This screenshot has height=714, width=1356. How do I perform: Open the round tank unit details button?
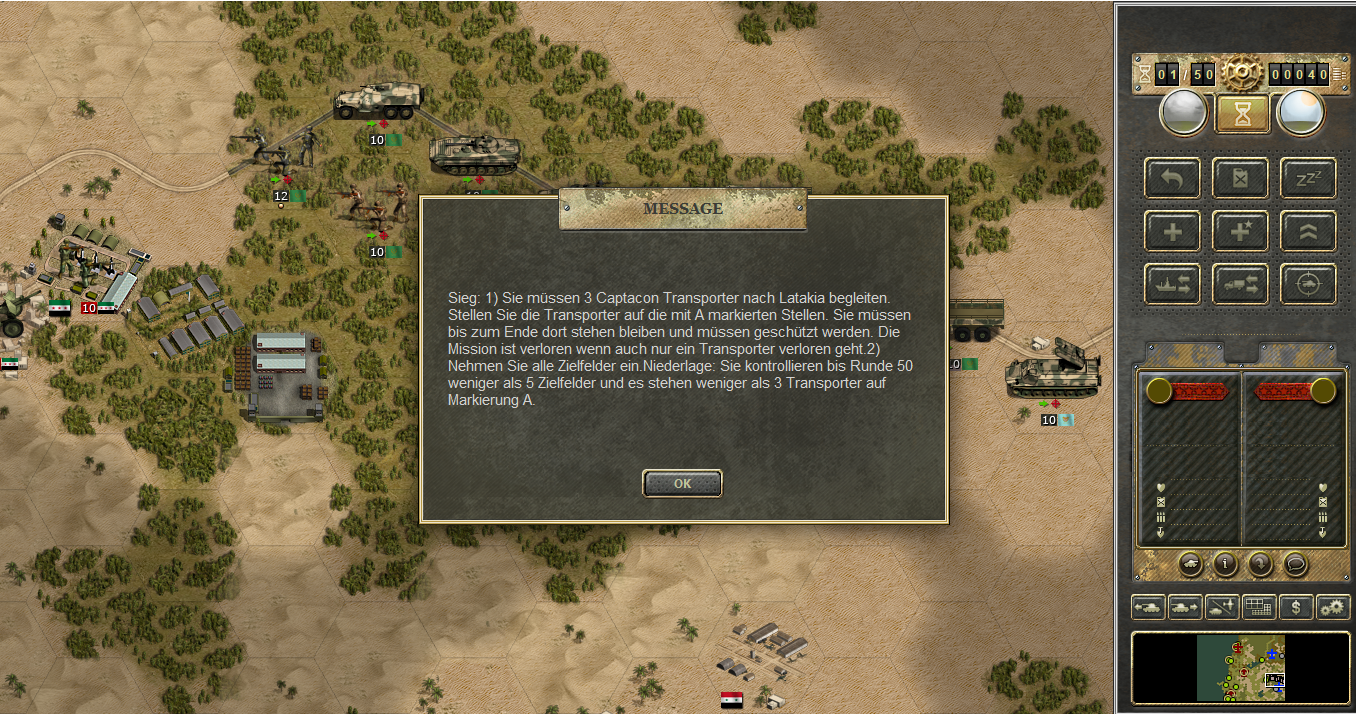click(x=1190, y=564)
